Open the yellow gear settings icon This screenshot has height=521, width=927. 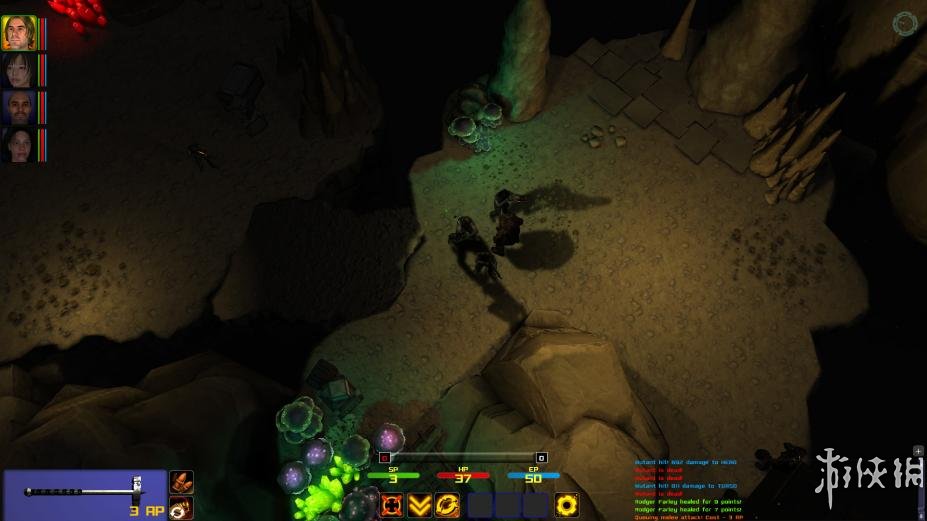pos(568,505)
